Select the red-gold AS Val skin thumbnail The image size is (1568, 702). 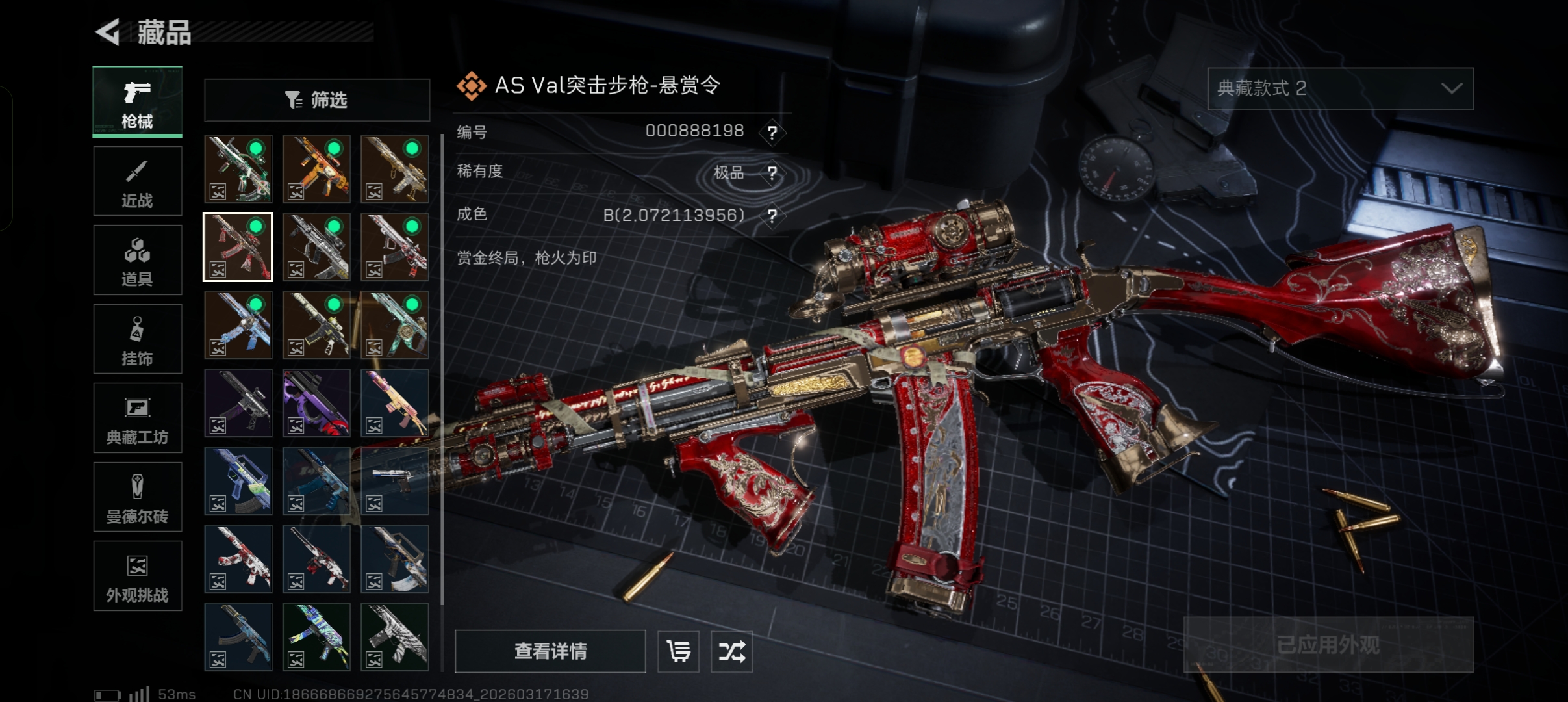238,247
